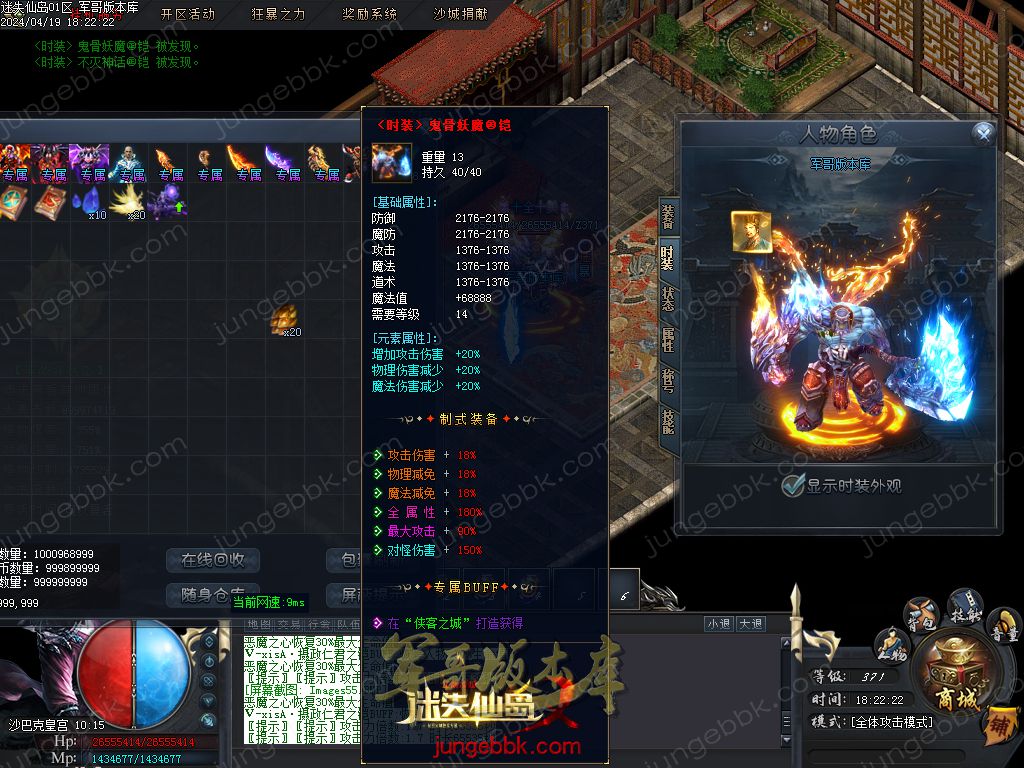The width and height of the screenshot is (1024, 768).
Task: Close the character panel
Action: (x=984, y=133)
